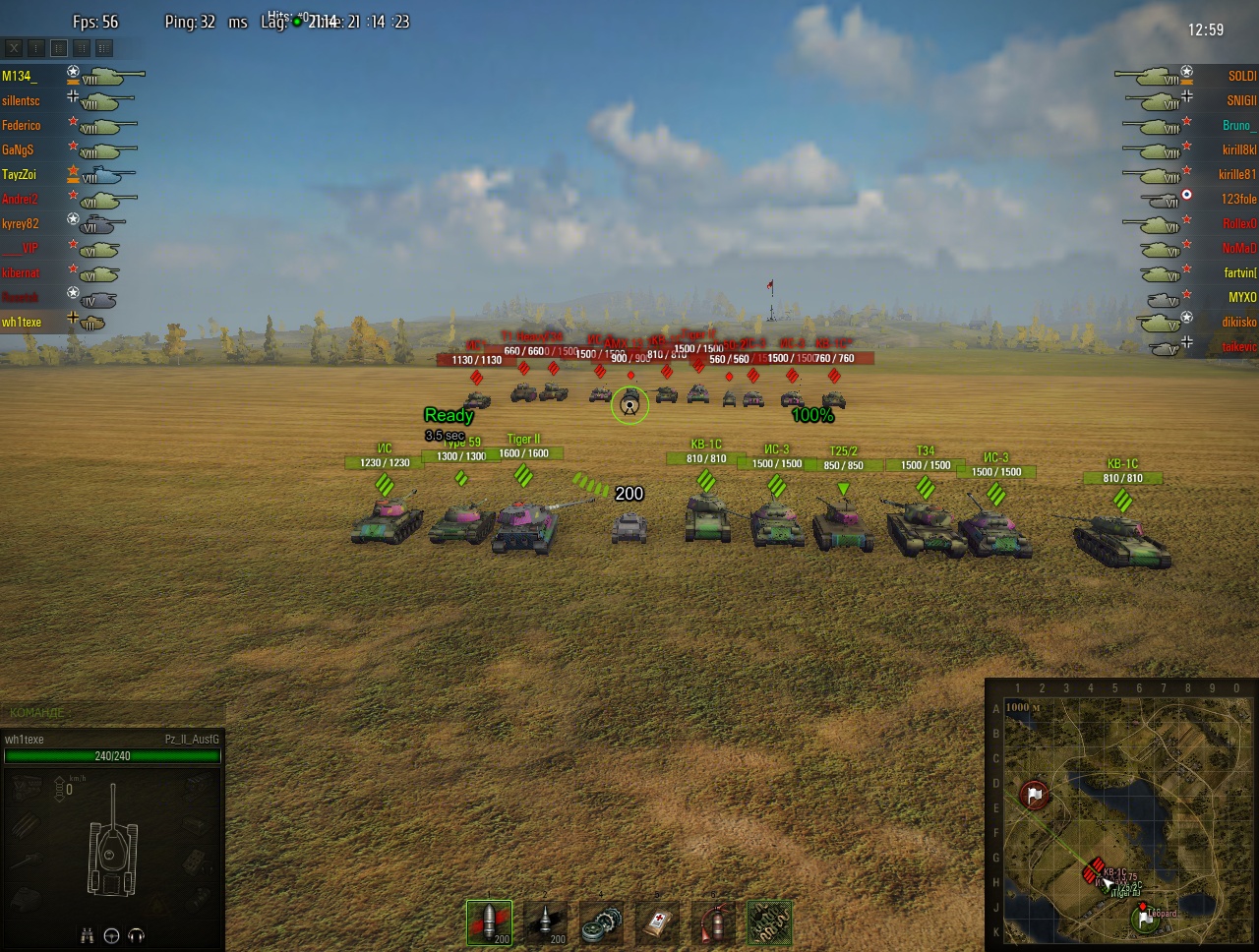Click the headphones radio operator icon

click(x=136, y=935)
